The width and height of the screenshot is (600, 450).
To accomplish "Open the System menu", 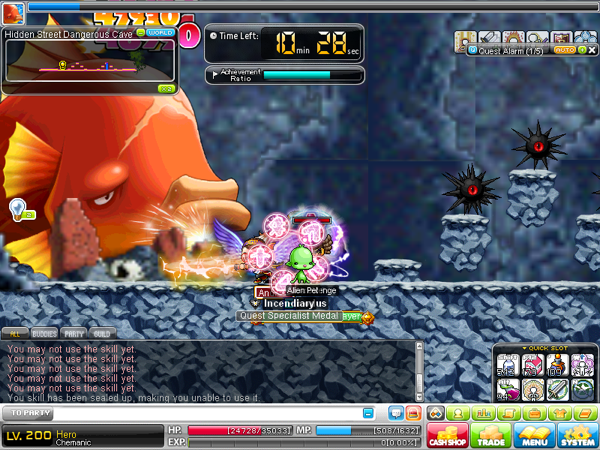I will coord(577,435).
